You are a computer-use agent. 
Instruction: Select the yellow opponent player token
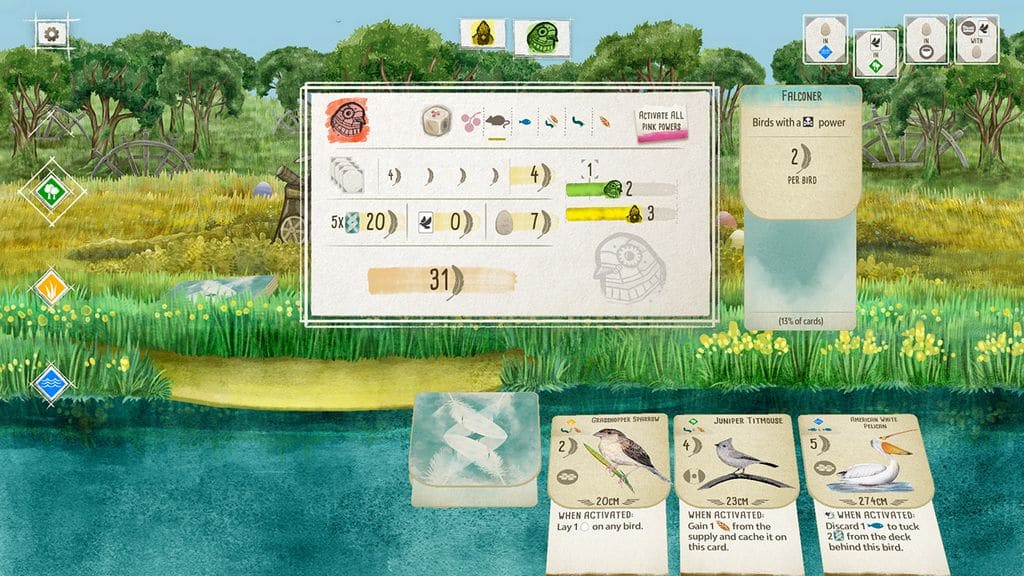coord(482,34)
